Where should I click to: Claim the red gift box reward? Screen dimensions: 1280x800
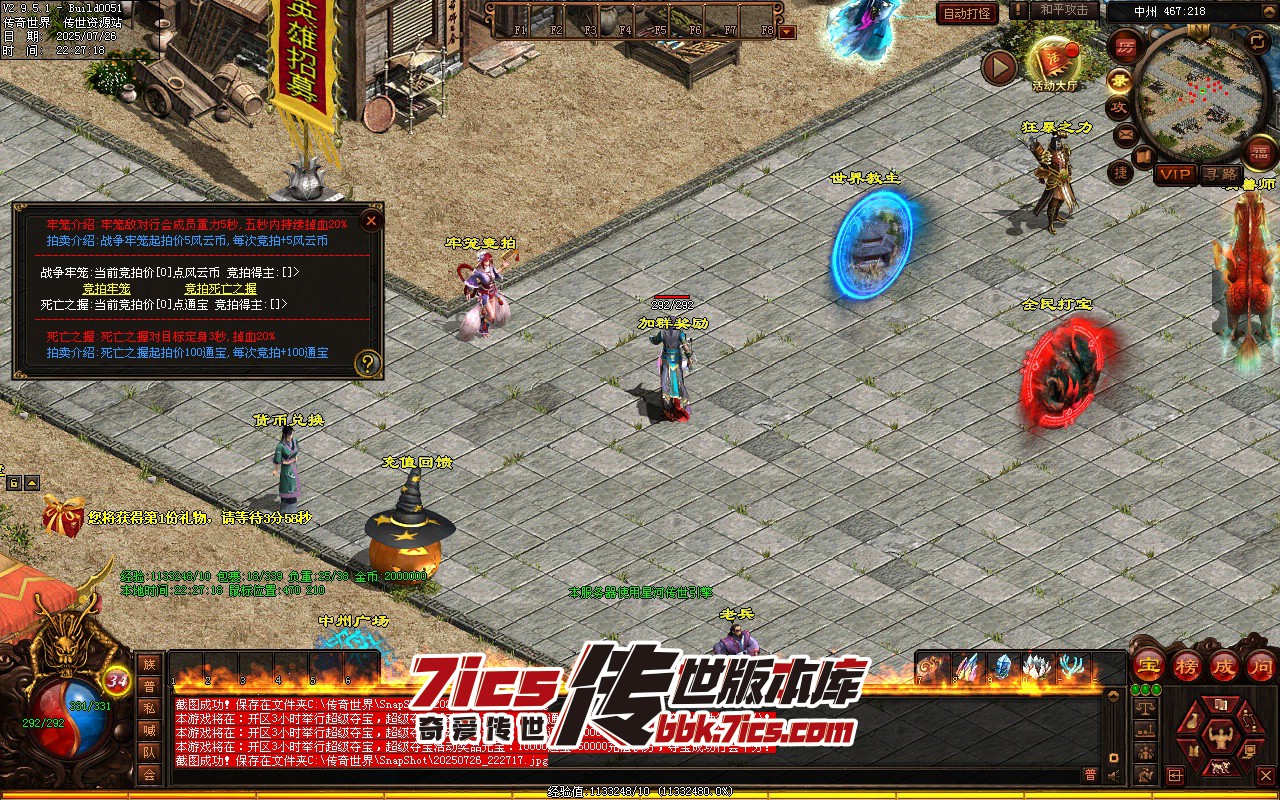pos(62,517)
